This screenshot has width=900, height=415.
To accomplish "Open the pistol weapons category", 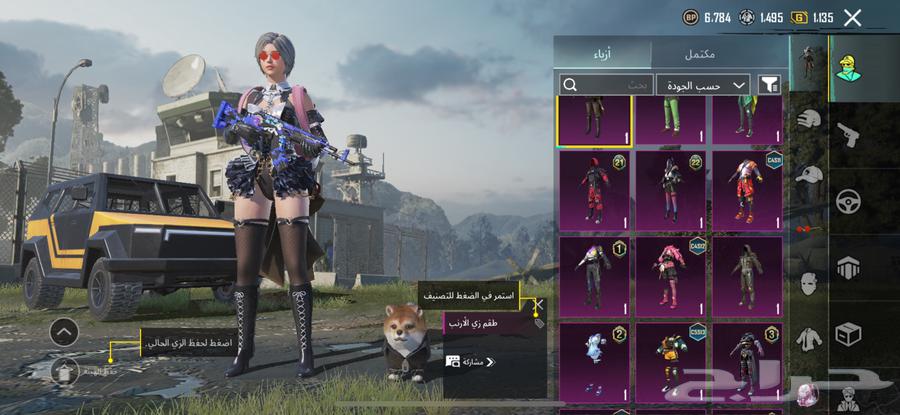I will 847,133.
